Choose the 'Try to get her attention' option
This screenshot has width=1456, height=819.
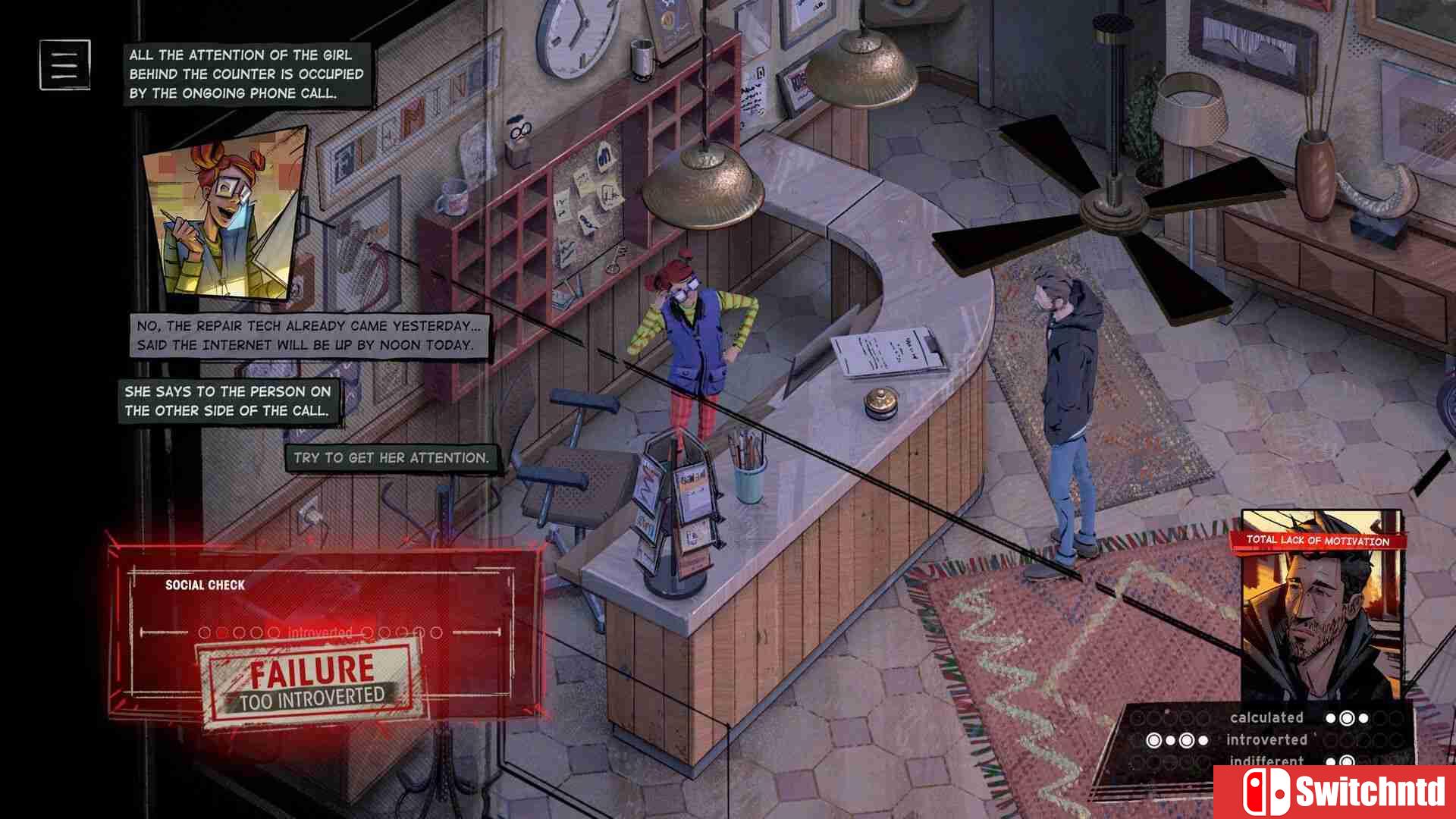391,457
